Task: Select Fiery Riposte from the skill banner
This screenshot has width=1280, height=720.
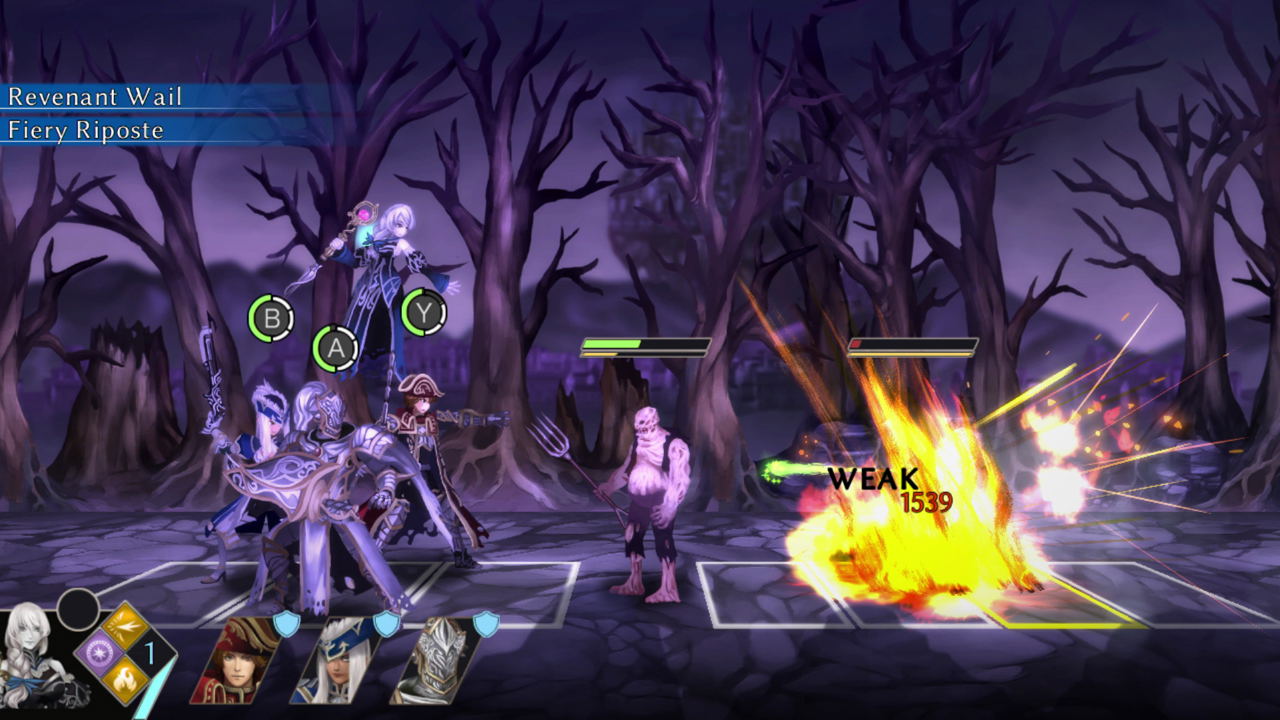Action: [x=86, y=128]
